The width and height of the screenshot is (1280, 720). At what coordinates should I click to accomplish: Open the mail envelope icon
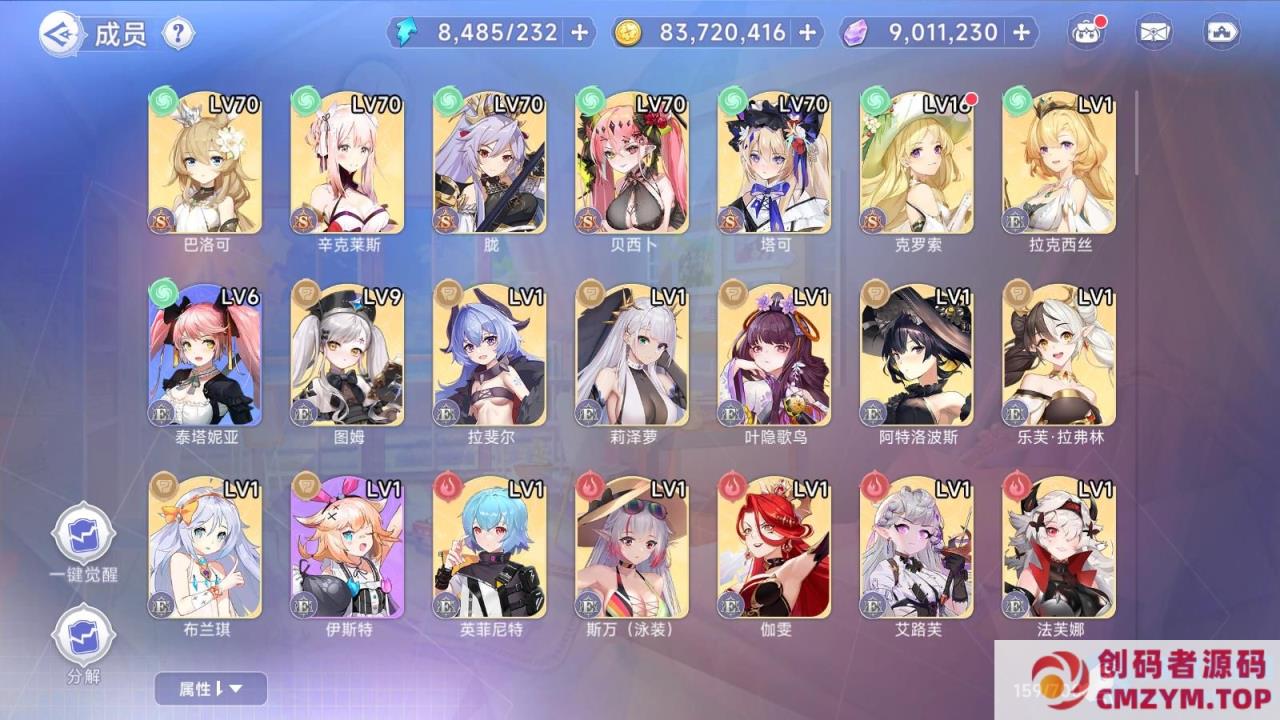click(x=1156, y=31)
